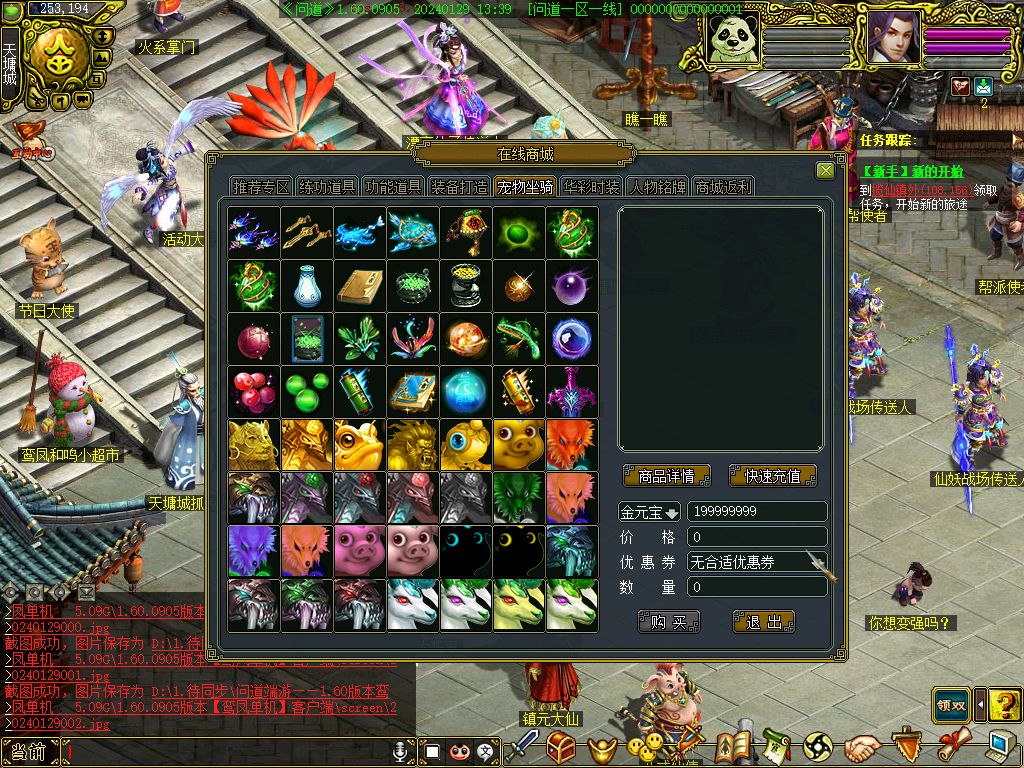Pick the green-faced wolf mount icon
Image resolution: width=1024 pixels, height=768 pixels.
518,497
